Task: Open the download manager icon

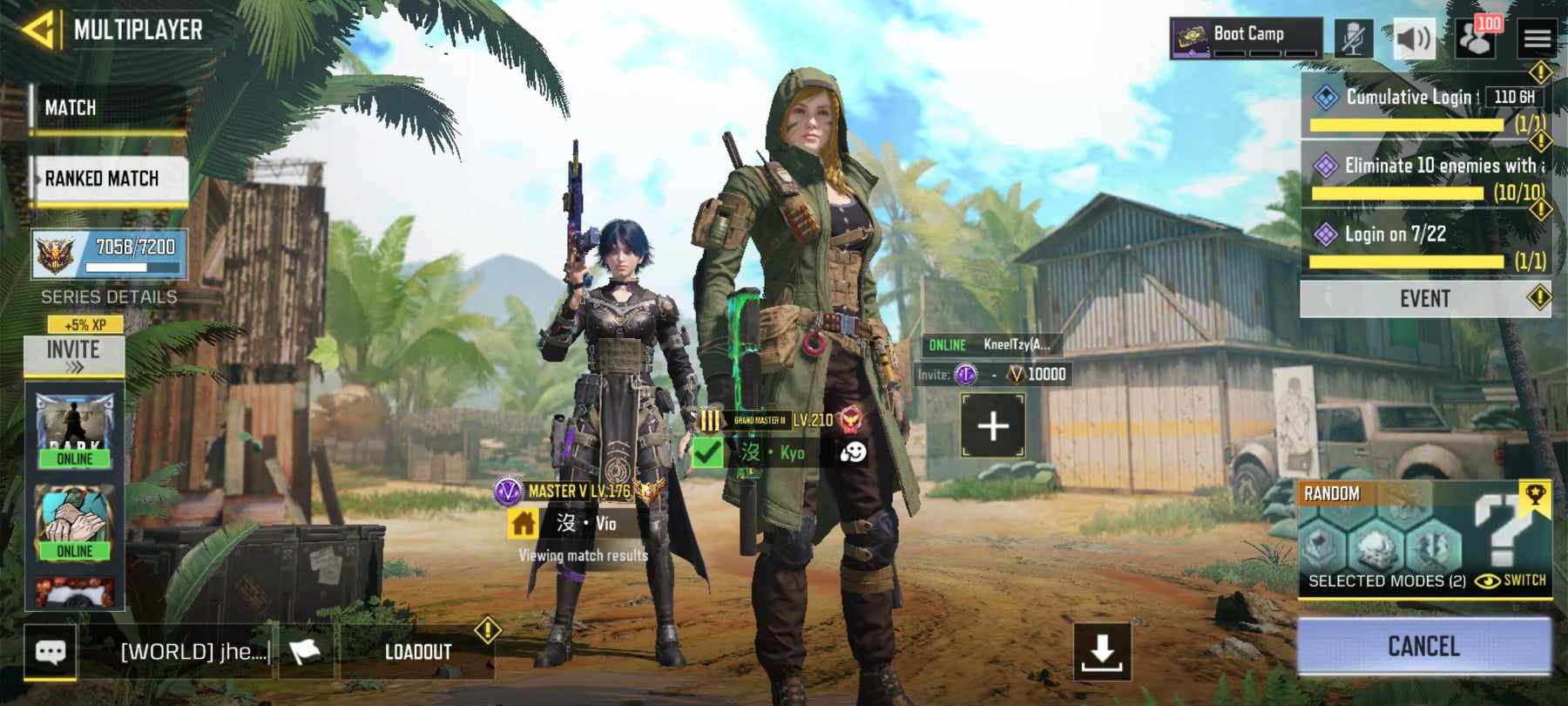Action: point(1102,650)
